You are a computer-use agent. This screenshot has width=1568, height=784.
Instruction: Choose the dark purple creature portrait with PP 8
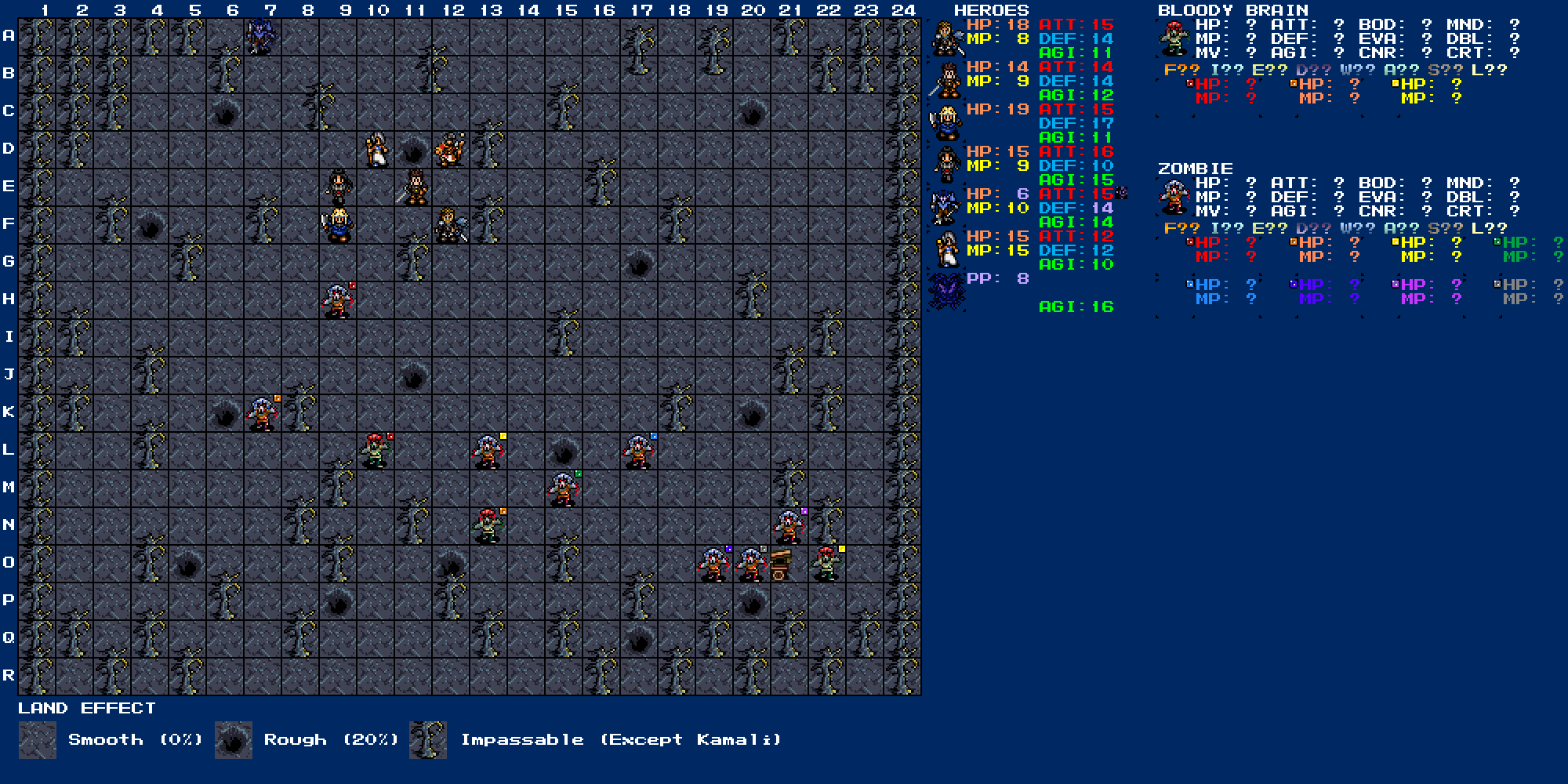[946, 292]
